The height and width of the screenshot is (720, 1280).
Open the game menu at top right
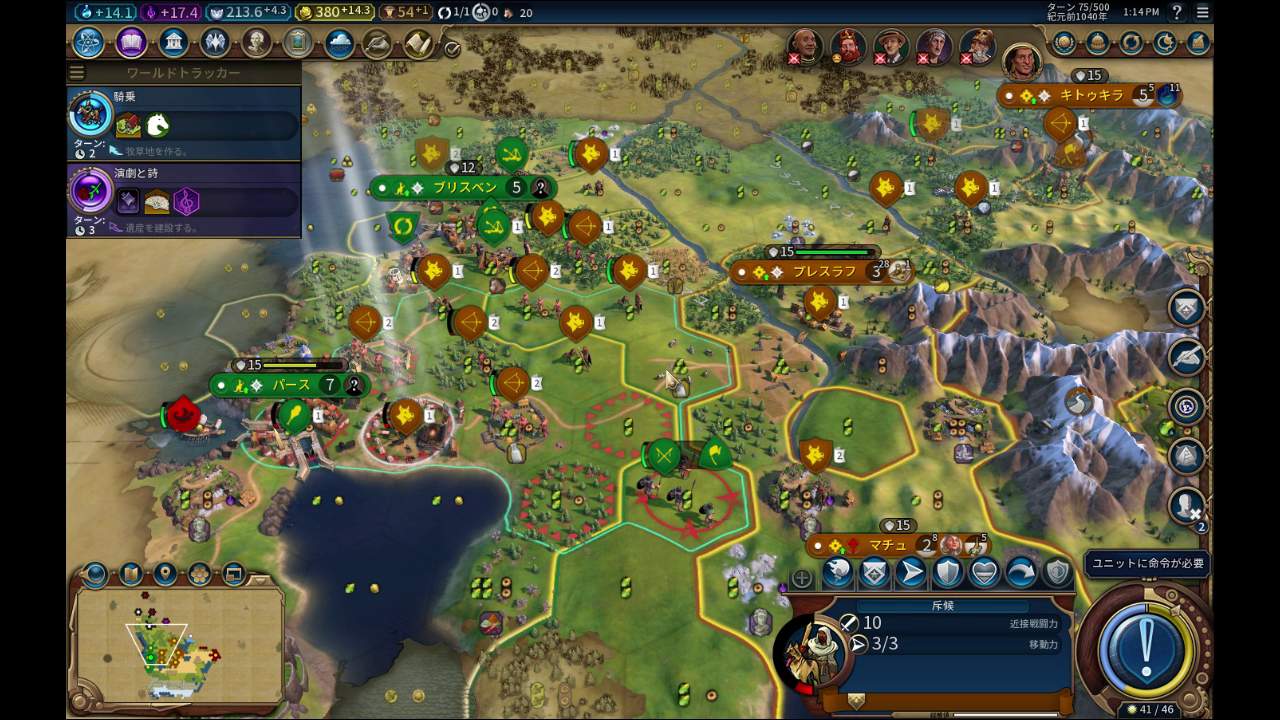(1203, 12)
